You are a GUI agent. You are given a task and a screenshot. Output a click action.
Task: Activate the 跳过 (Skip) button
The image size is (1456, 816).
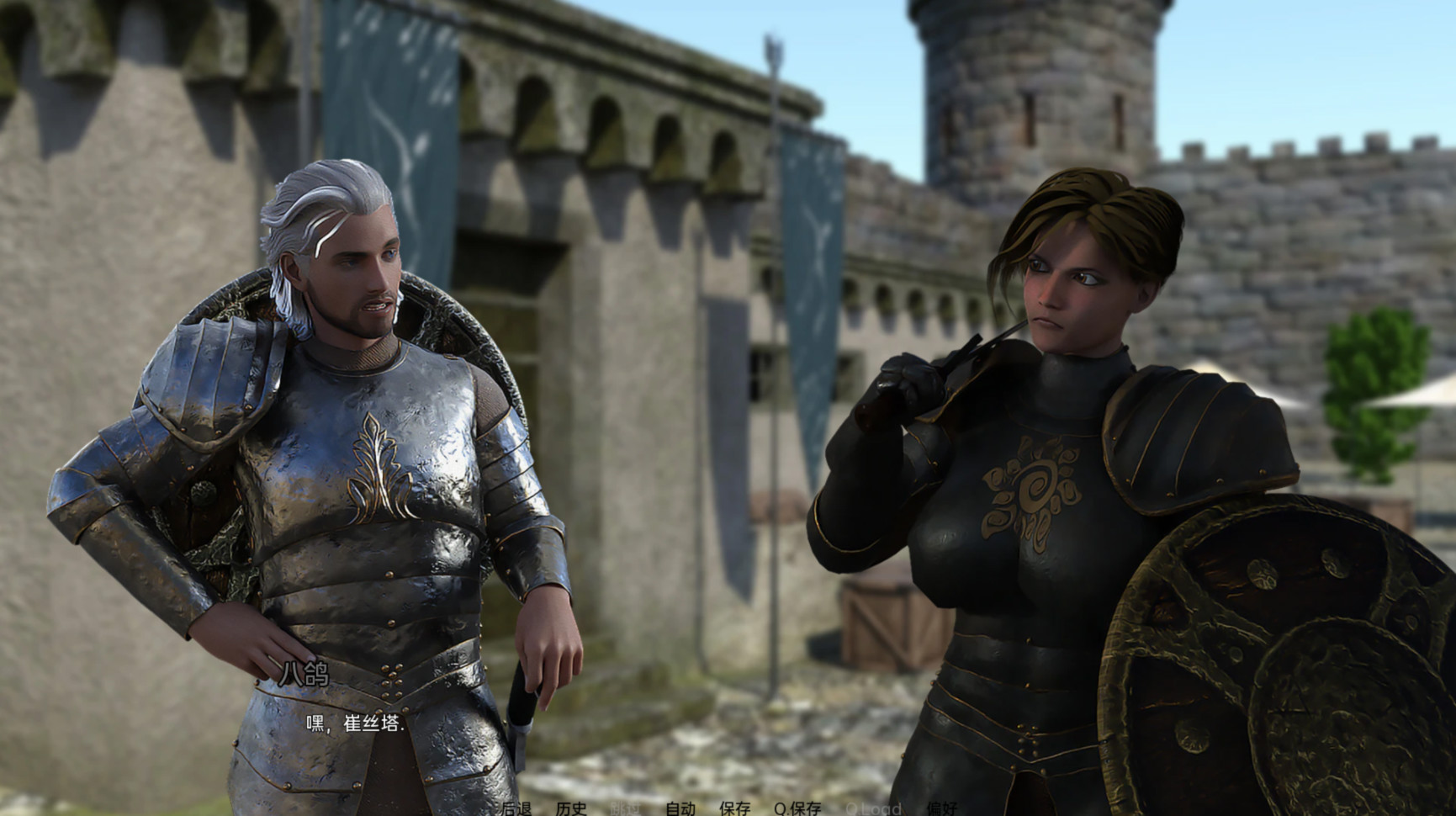tap(626, 808)
